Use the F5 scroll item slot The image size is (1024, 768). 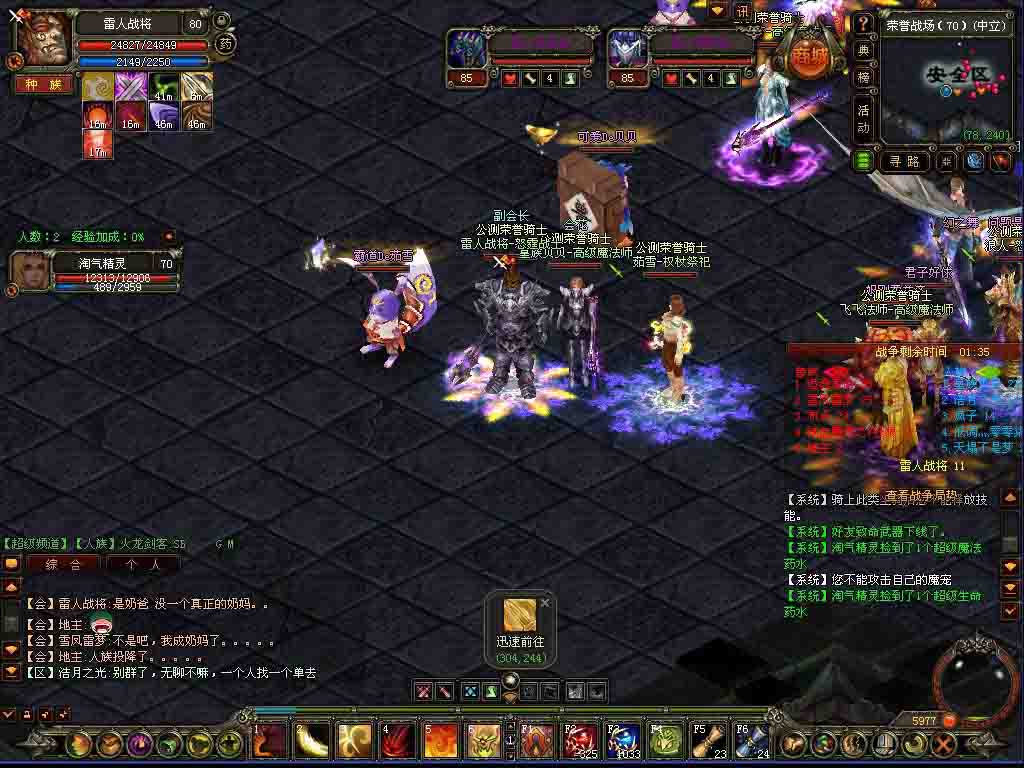click(709, 742)
